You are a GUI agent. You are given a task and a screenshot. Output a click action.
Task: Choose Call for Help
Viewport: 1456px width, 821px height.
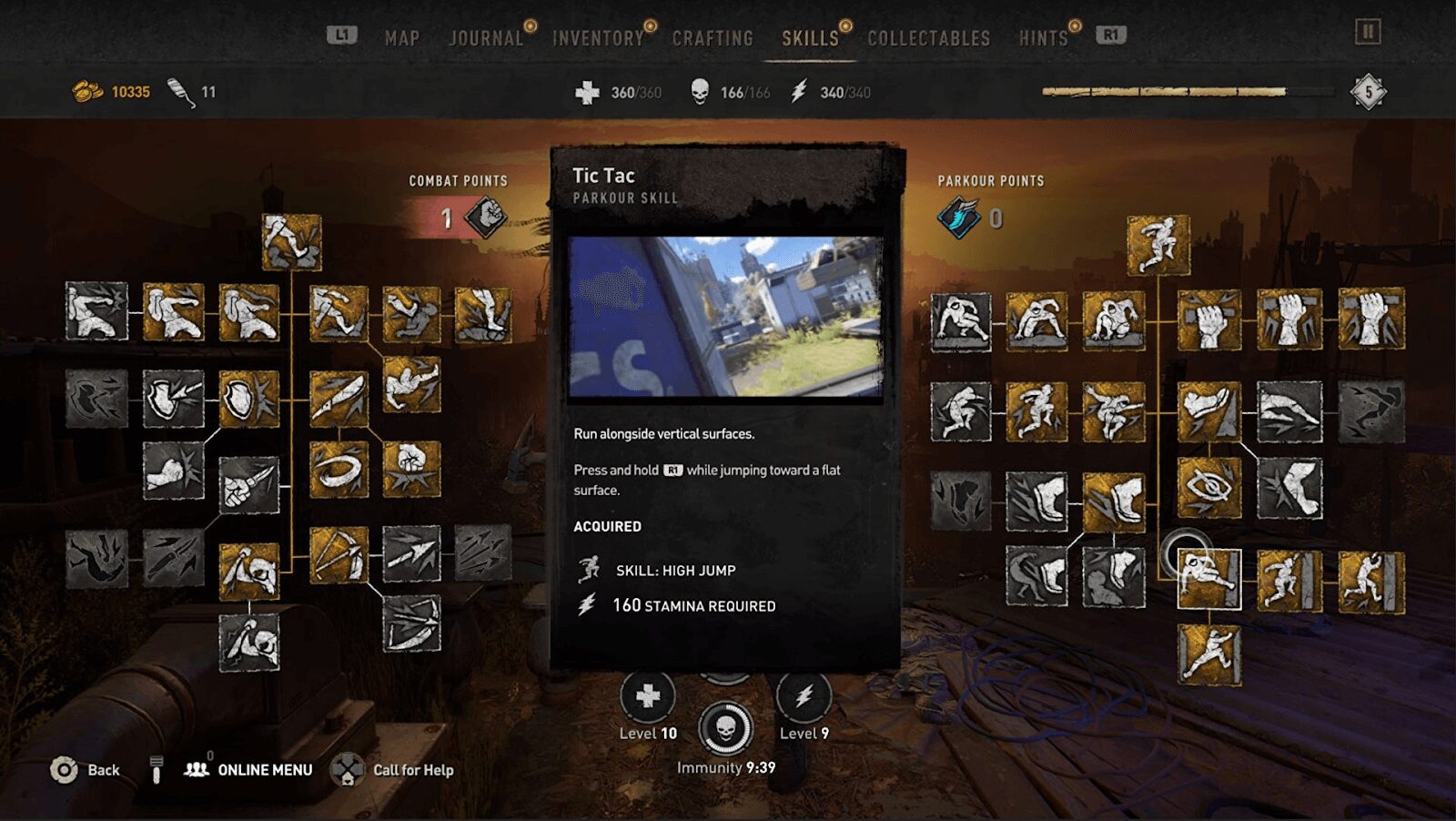pyautogui.click(x=412, y=770)
